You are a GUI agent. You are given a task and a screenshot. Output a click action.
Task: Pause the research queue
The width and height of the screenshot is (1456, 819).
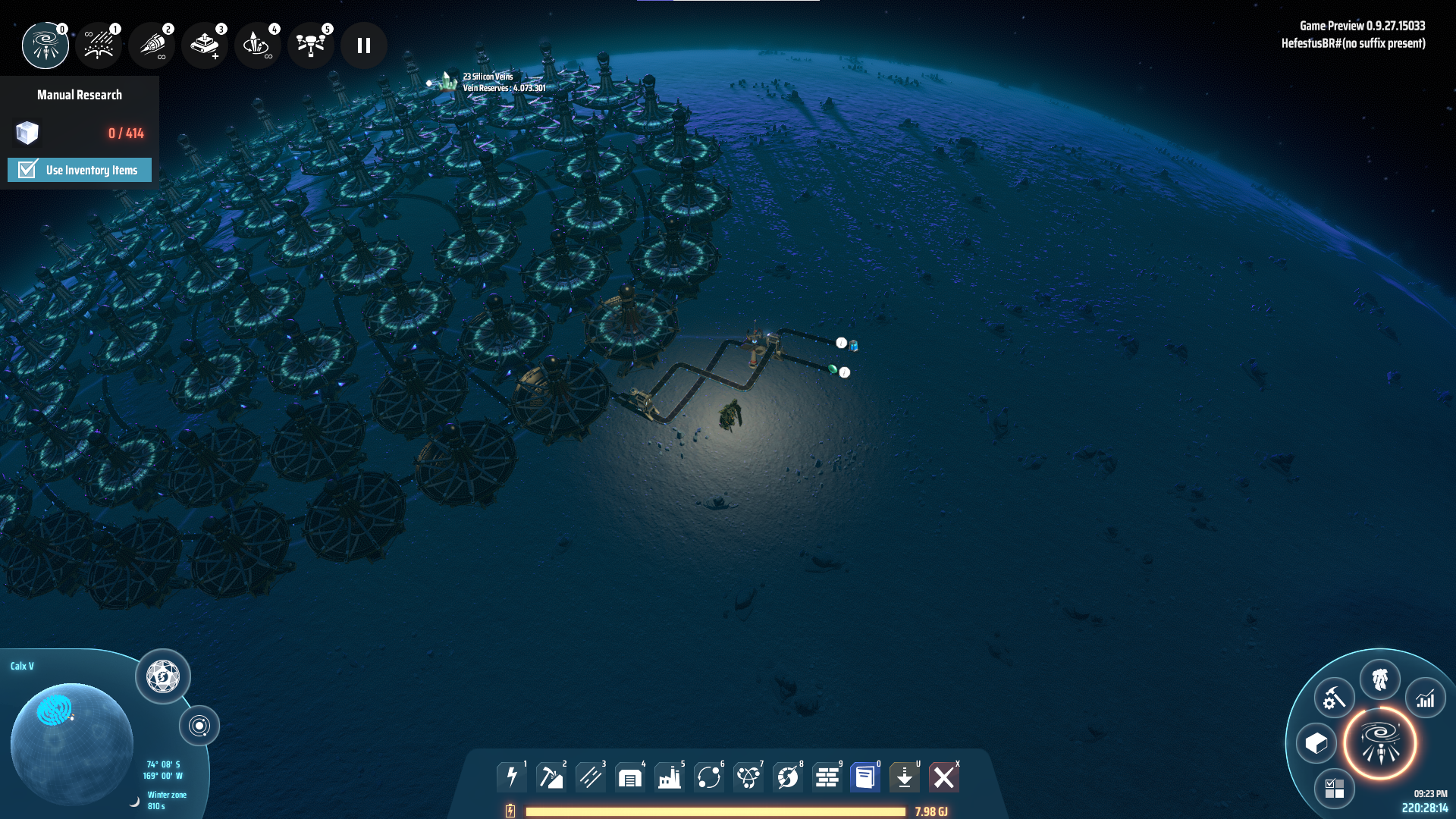coord(364,45)
